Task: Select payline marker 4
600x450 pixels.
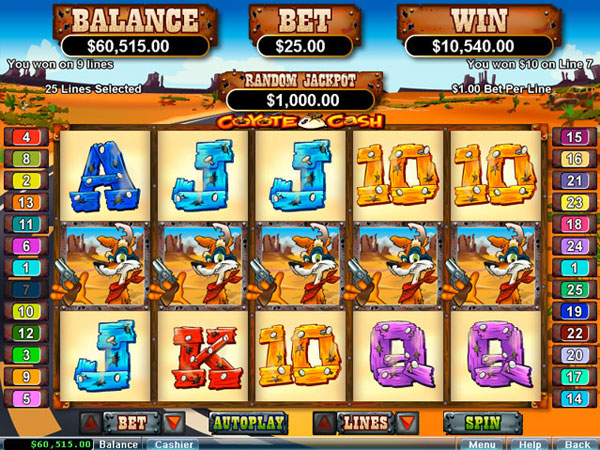Action: click(23, 137)
